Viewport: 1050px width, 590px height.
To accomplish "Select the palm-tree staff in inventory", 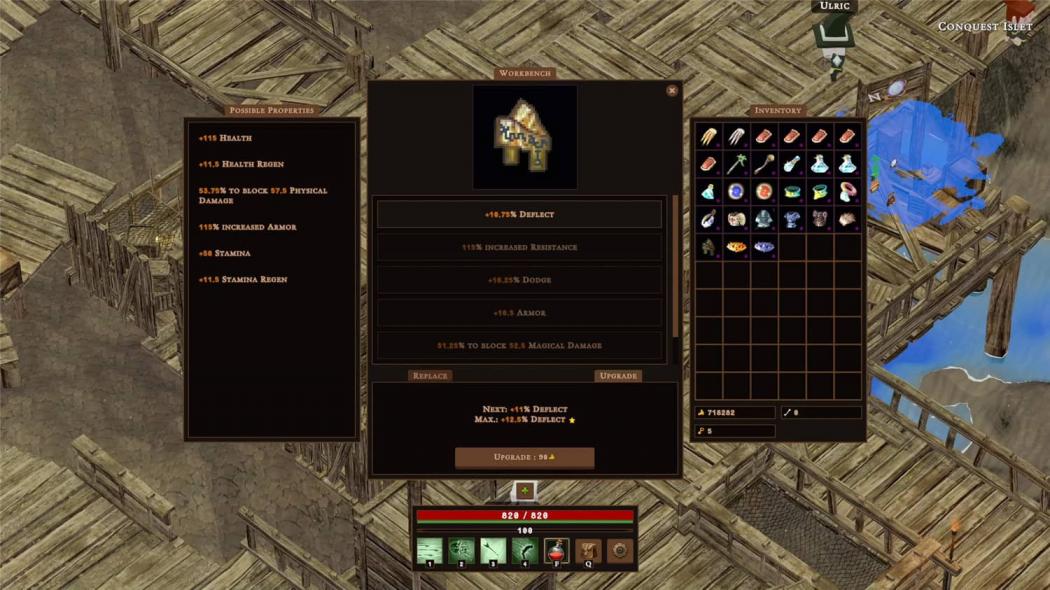I will coord(736,164).
